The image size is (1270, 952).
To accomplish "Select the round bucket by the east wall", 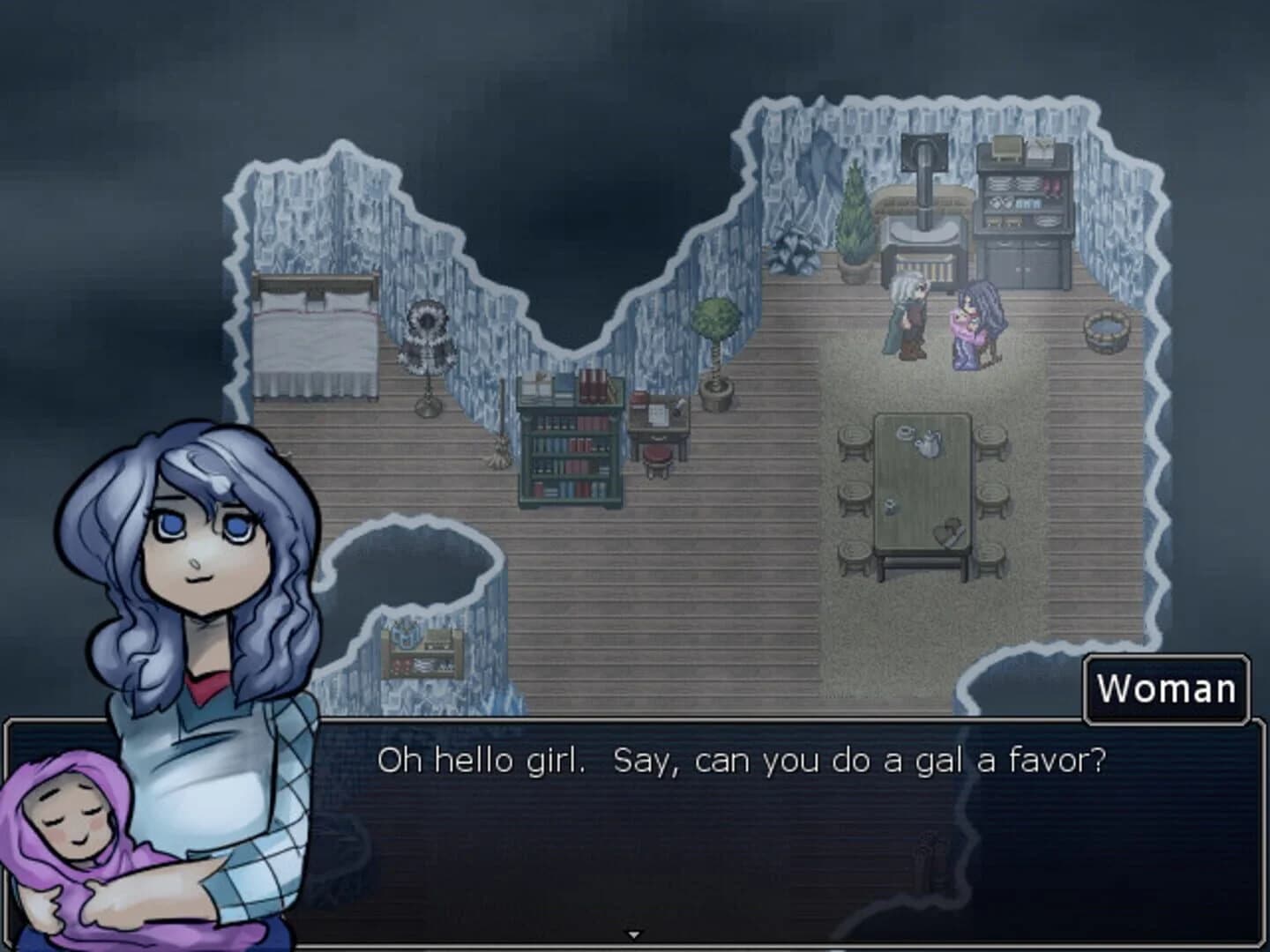I will click(1104, 331).
